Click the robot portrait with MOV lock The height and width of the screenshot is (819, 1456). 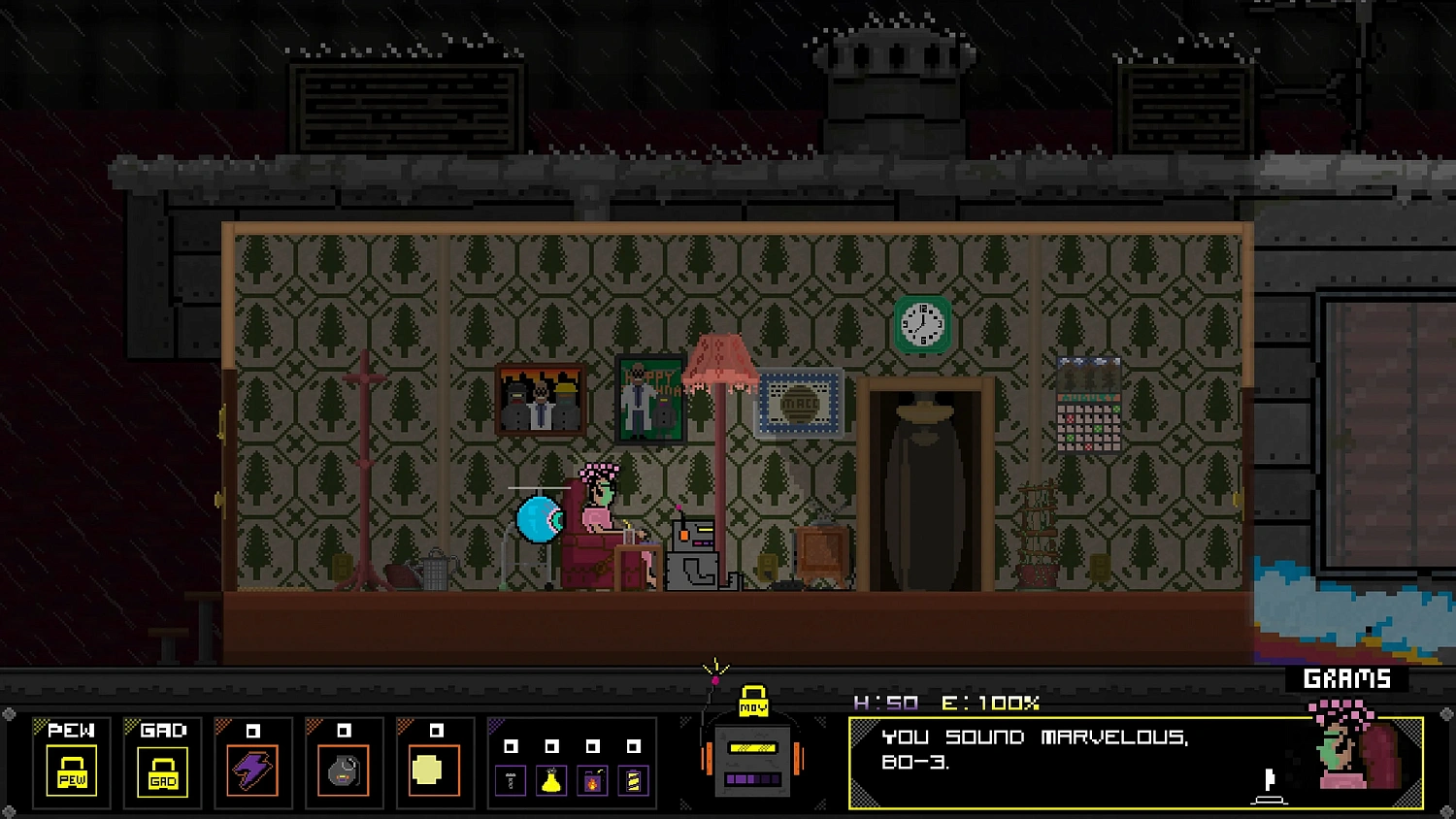tap(753, 757)
